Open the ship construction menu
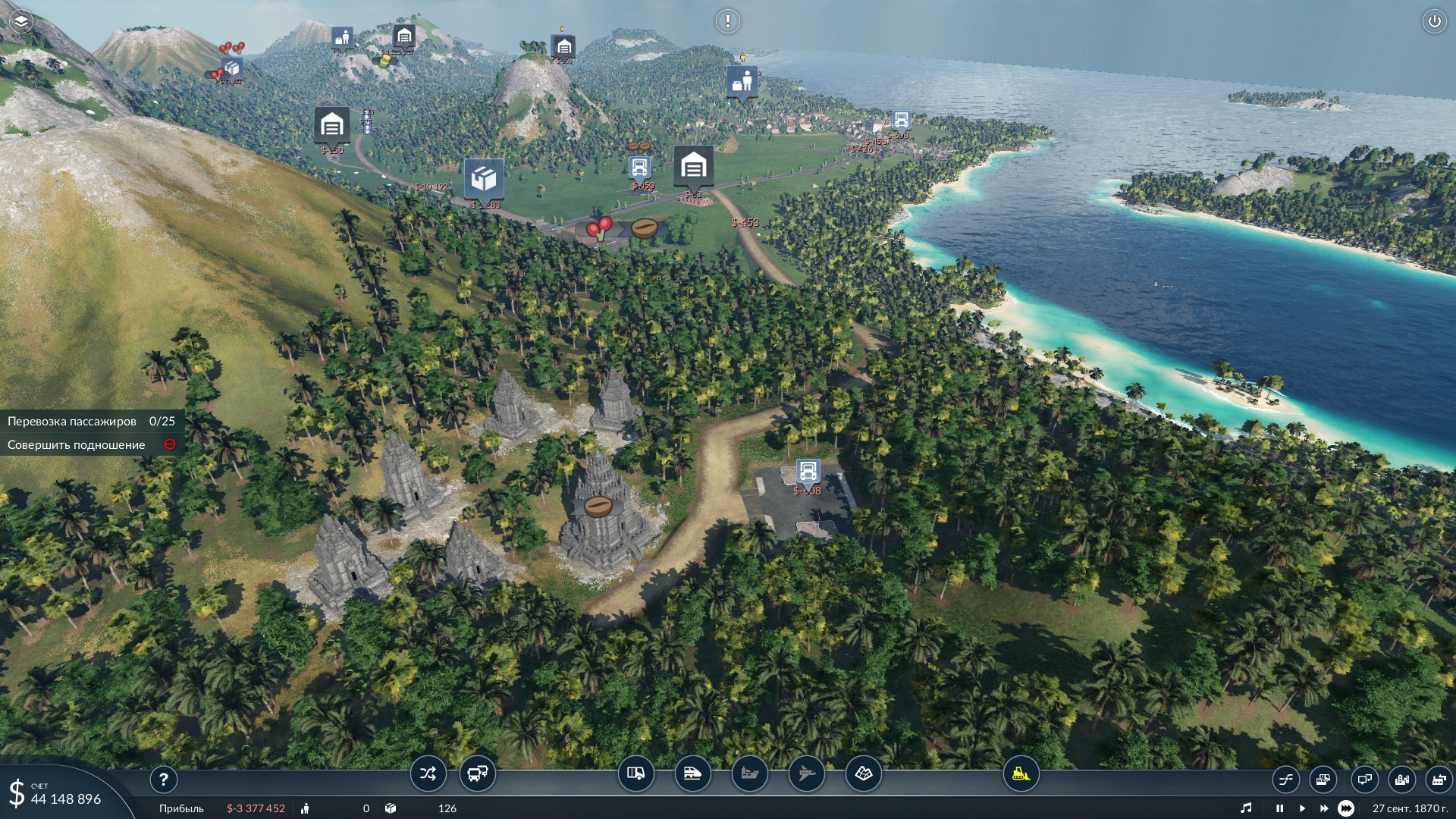The image size is (1456, 819). point(749,774)
